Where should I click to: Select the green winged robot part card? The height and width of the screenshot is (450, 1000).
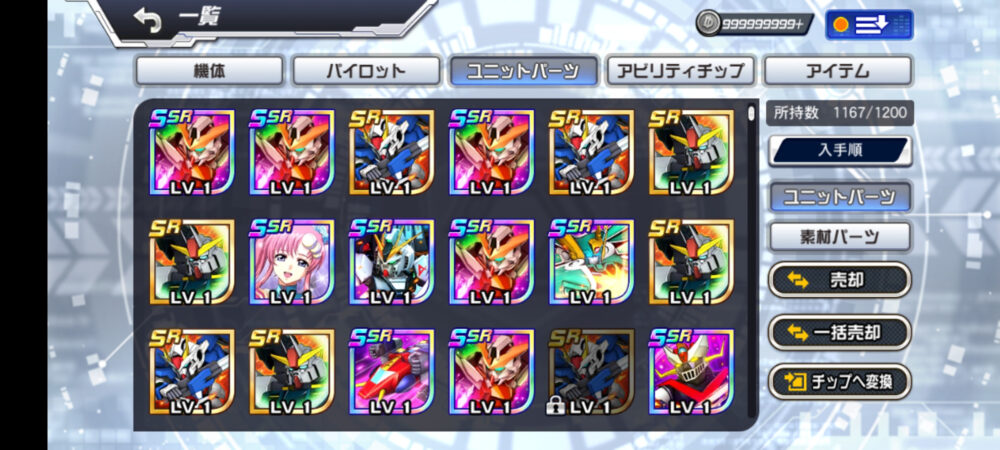(x=591, y=262)
